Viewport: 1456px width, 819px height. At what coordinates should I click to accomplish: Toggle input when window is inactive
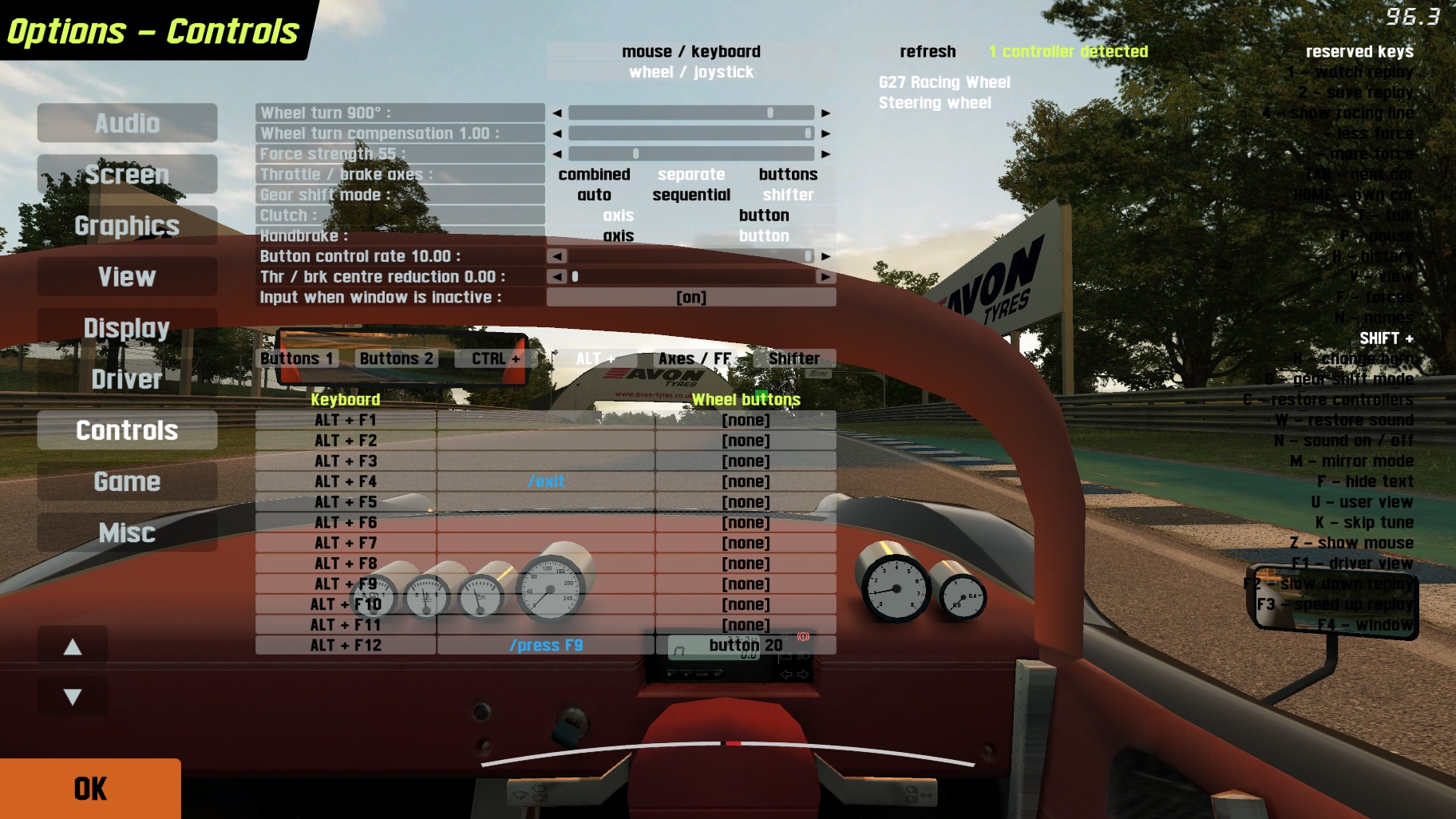(690, 297)
